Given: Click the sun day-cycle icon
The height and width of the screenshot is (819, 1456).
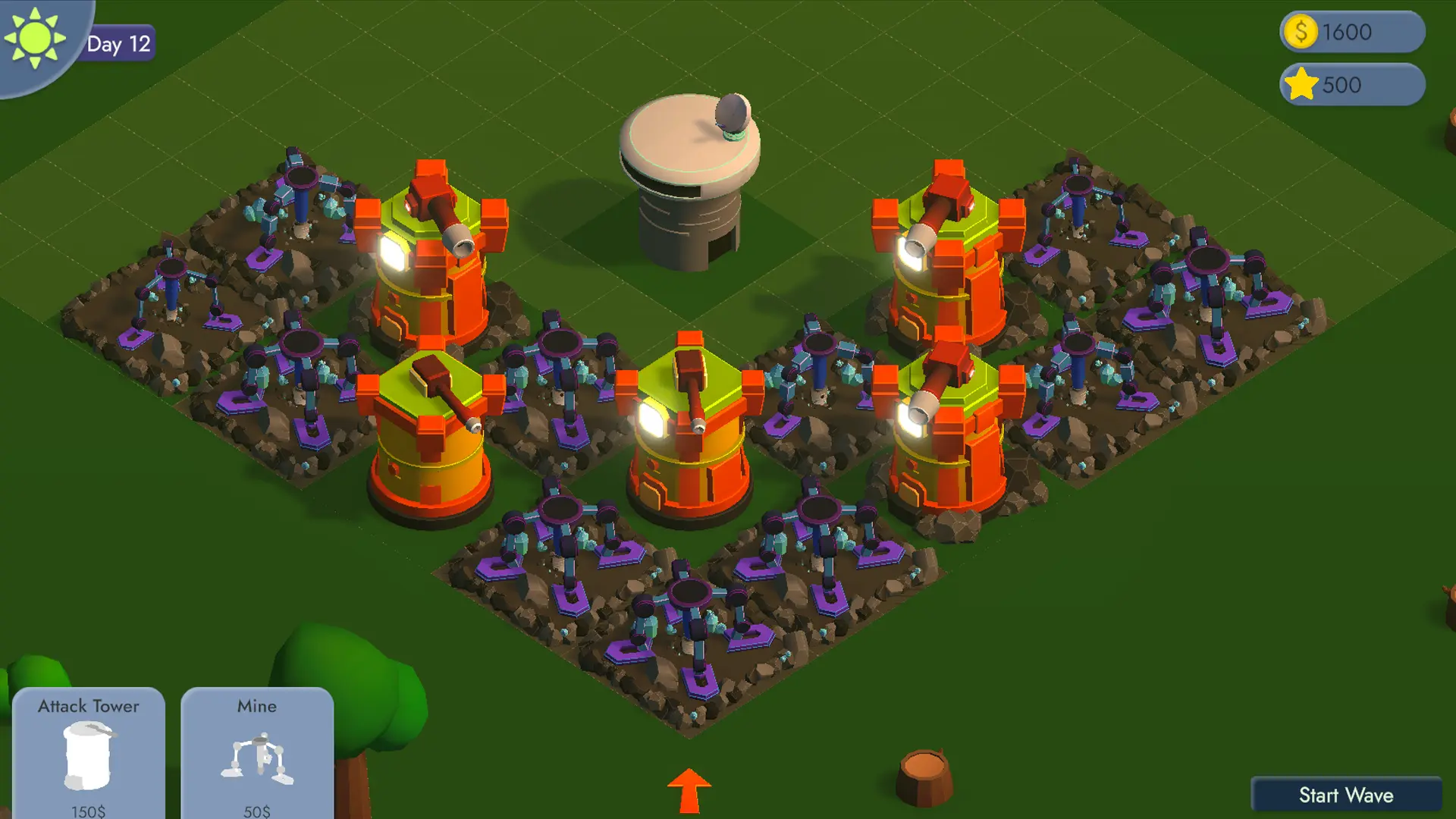Looking at the screenshot, I should [36, 36].
